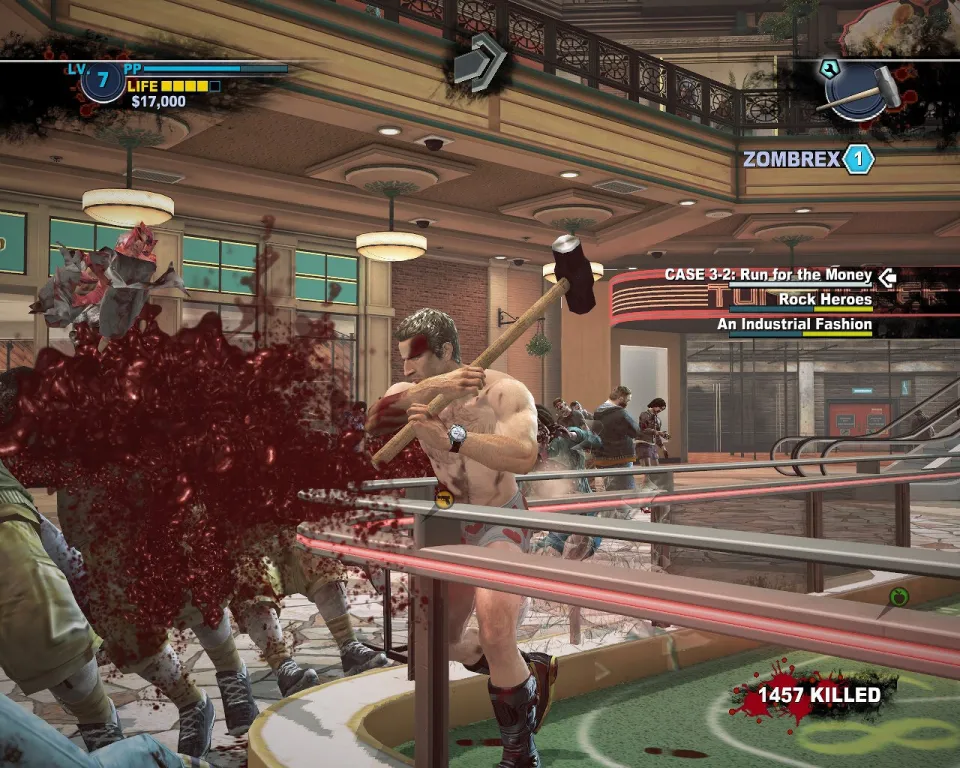
Task: Click the Zombrex counter badge
Action: (858, 159)
